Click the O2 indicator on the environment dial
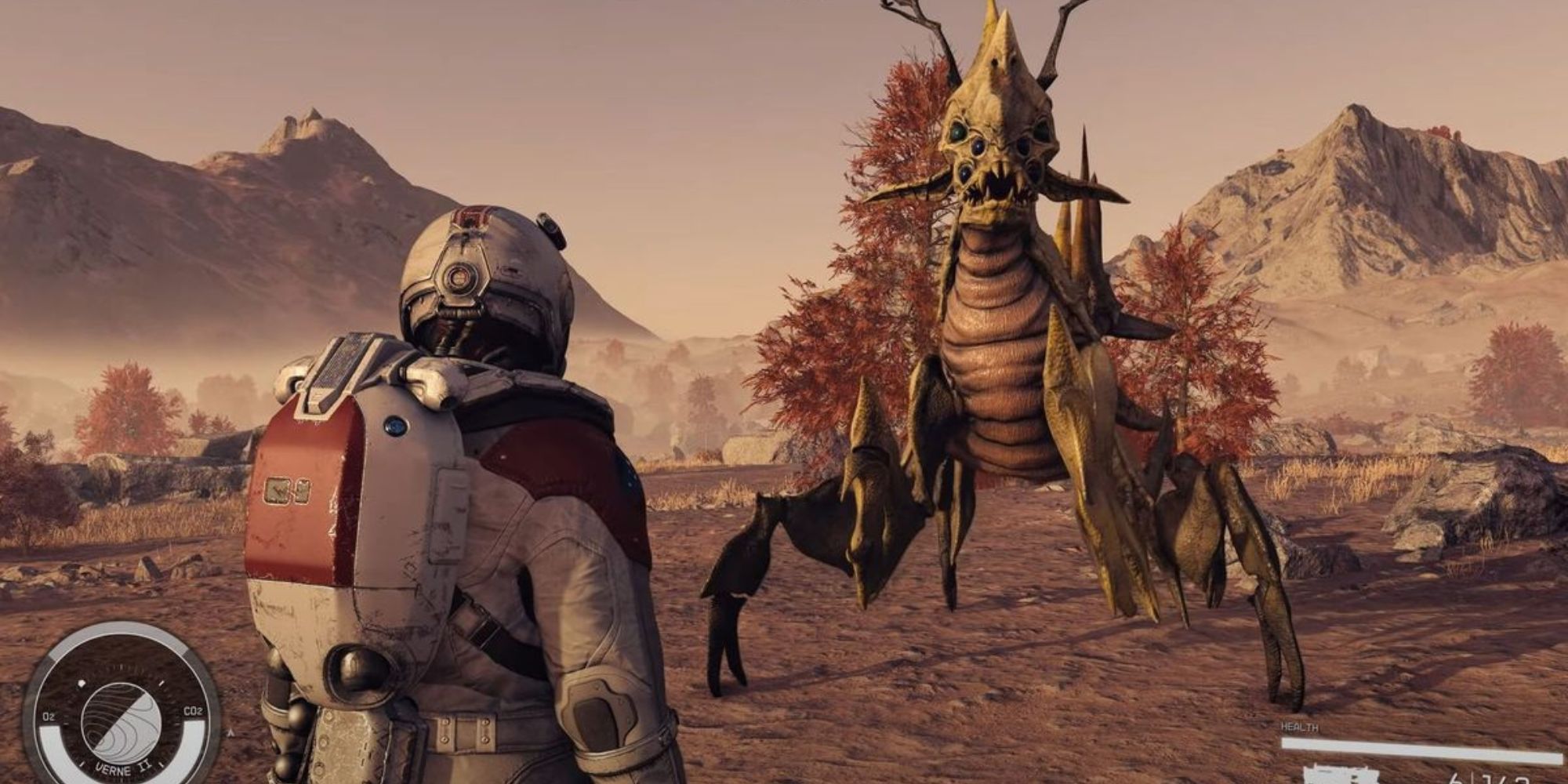Image resolution: width=1568 pixels, height=784 pixels. 50,715
